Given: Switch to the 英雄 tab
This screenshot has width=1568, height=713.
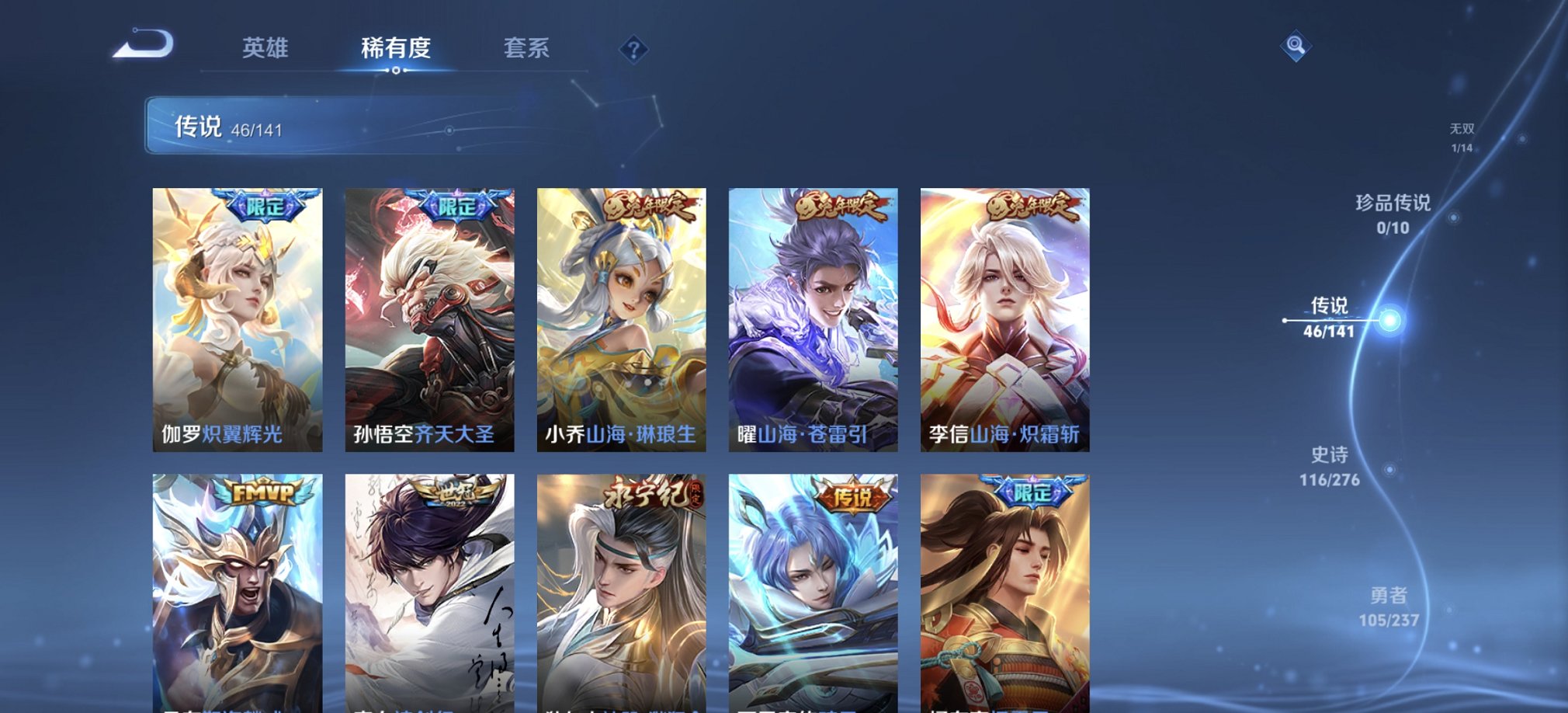Looking at the screenshot, I should click(264, 48).
